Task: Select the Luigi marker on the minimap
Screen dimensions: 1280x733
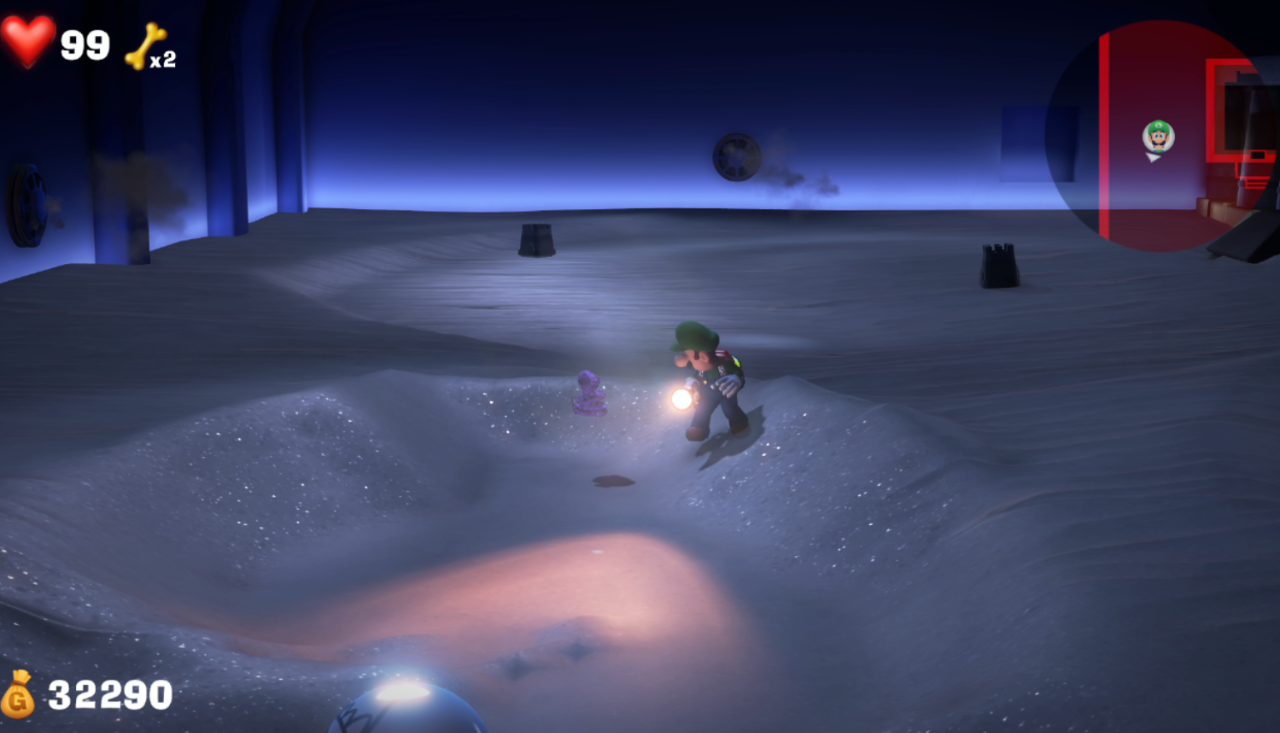Action: click(x=1158, y=136)
